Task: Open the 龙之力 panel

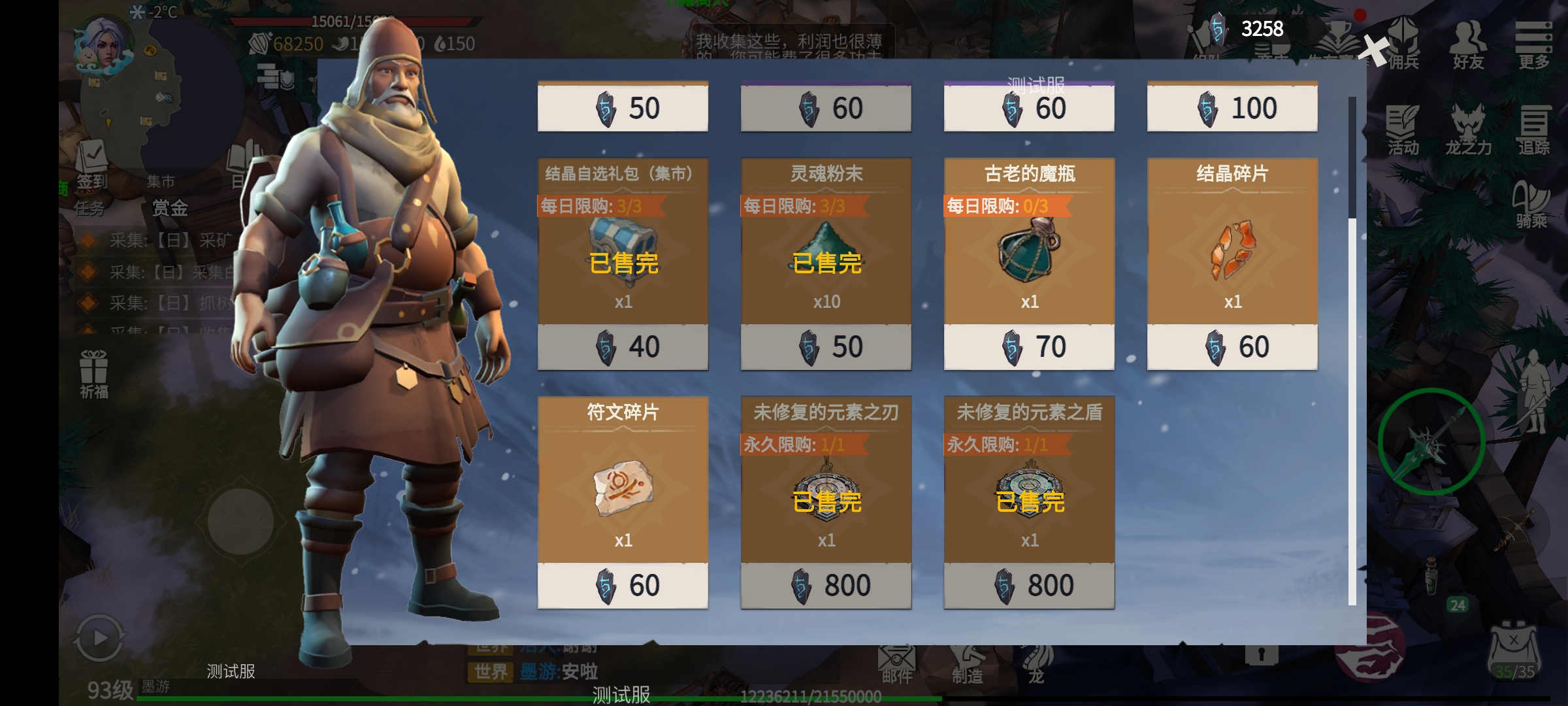Action: point(1468,131)
